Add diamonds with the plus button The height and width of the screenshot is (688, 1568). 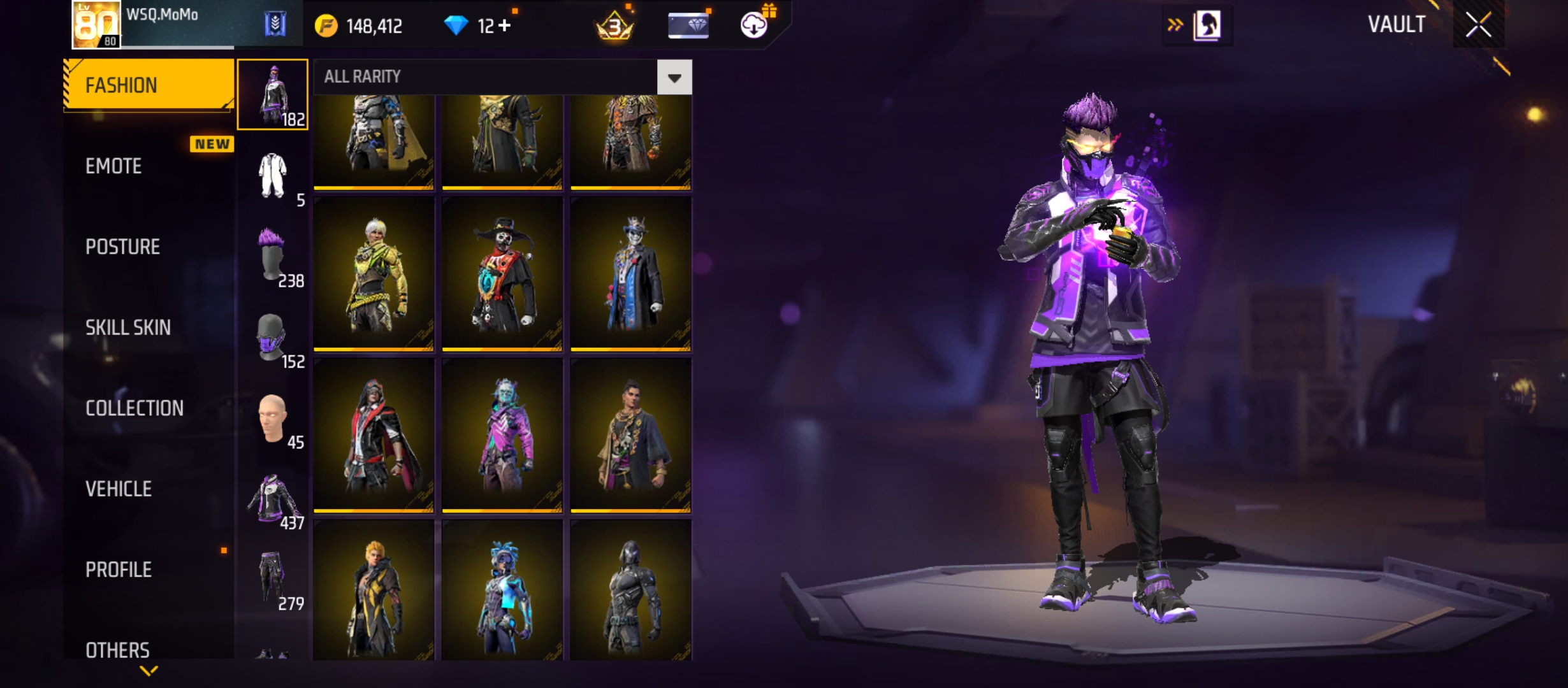tap(505, 26)
